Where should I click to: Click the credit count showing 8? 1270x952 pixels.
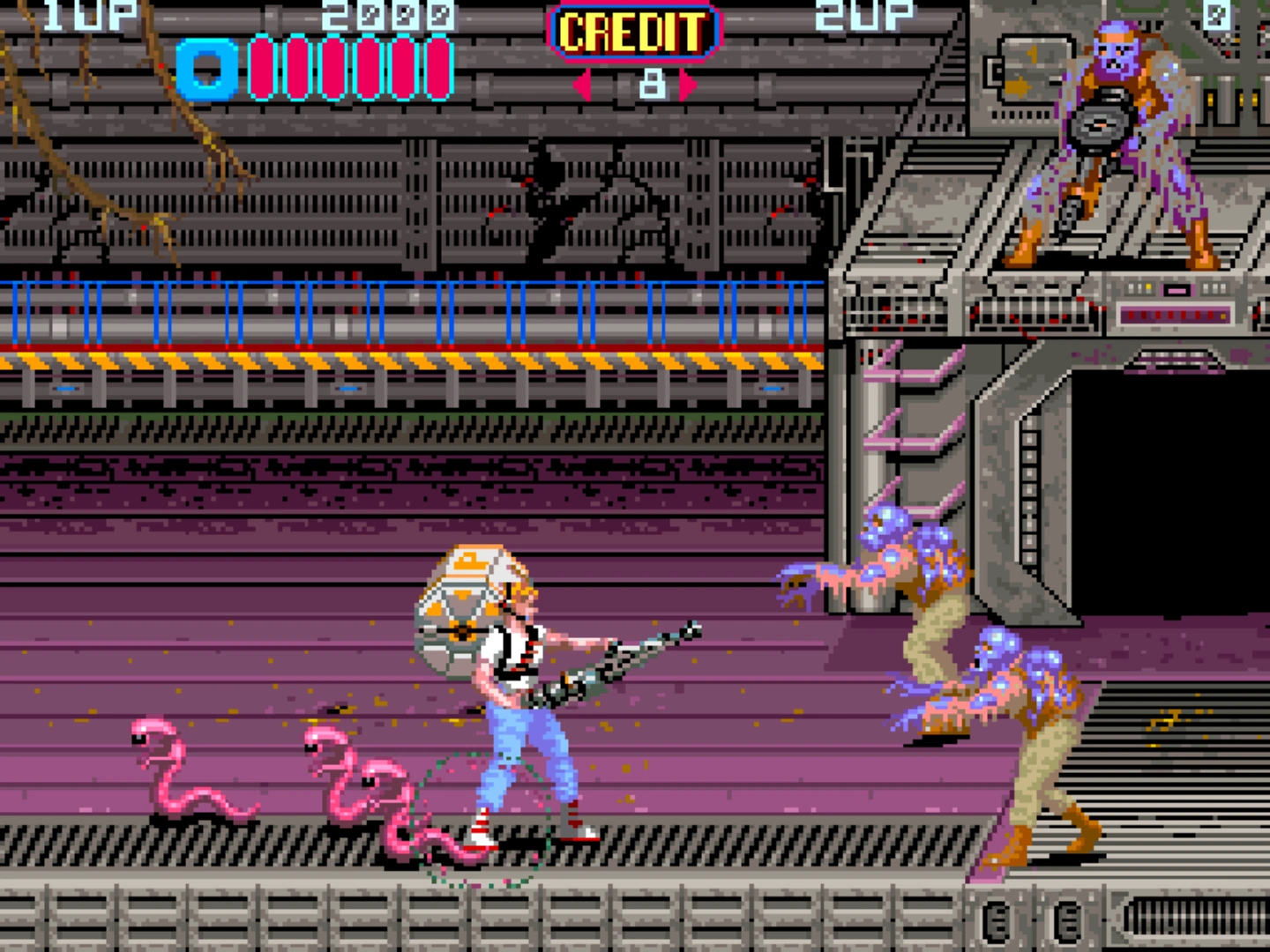651,84
